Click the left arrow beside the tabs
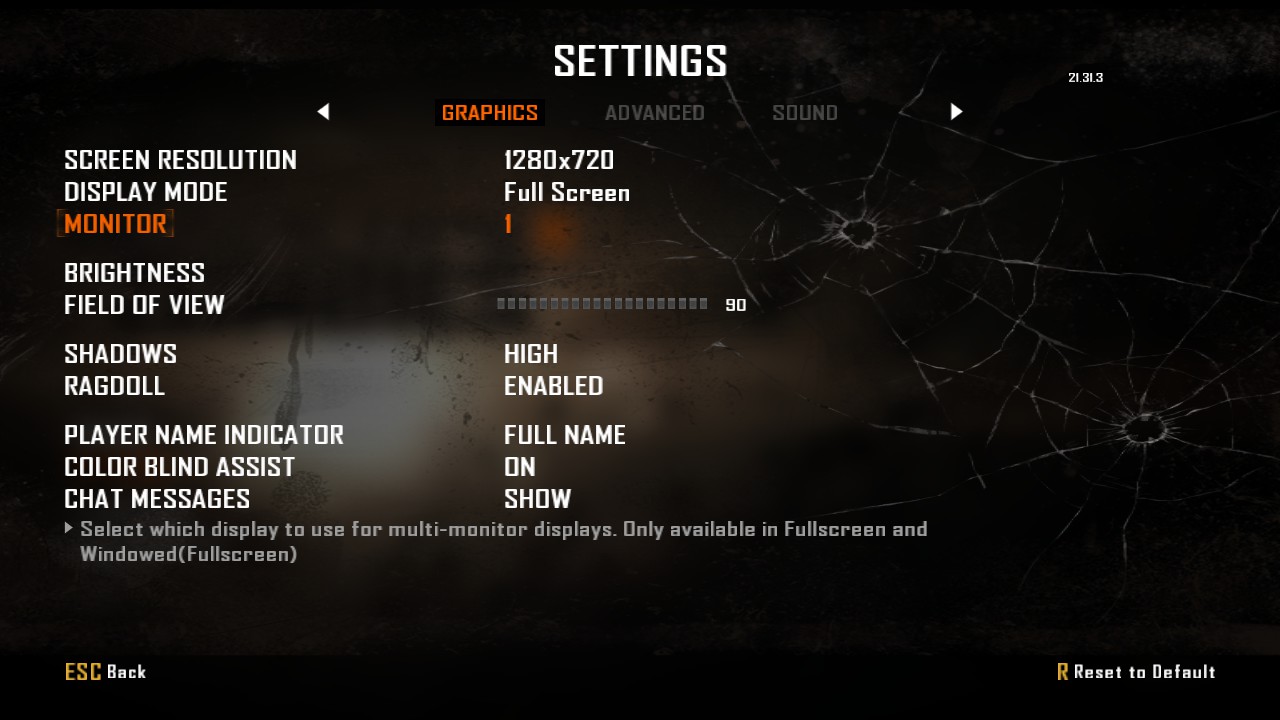The height and width of the screenshot is (720, 1280). click(x=323, y=112)
